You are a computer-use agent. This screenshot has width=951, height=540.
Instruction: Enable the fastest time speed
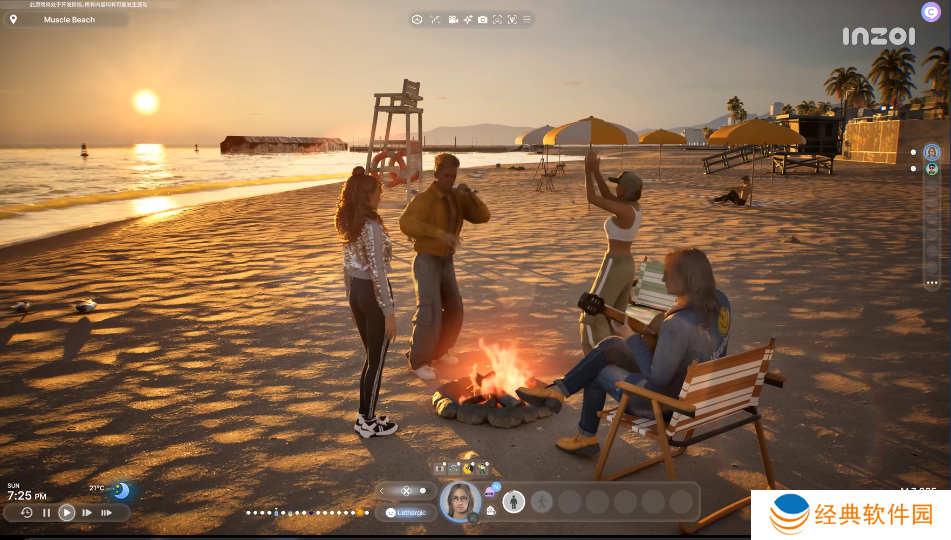coord(107,512)
